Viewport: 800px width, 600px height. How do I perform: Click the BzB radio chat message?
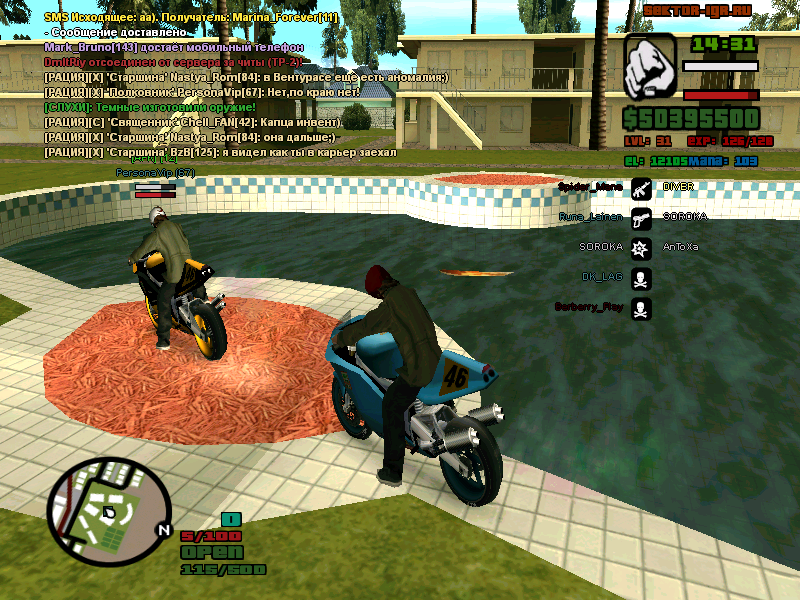click(220, 152)
